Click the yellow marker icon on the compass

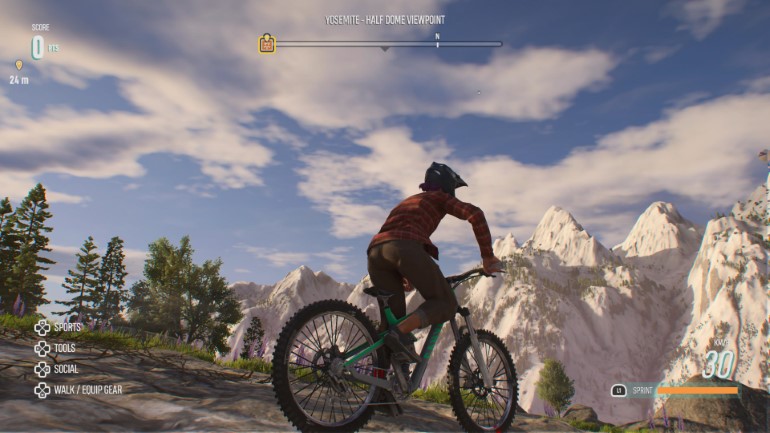(267, 44)
